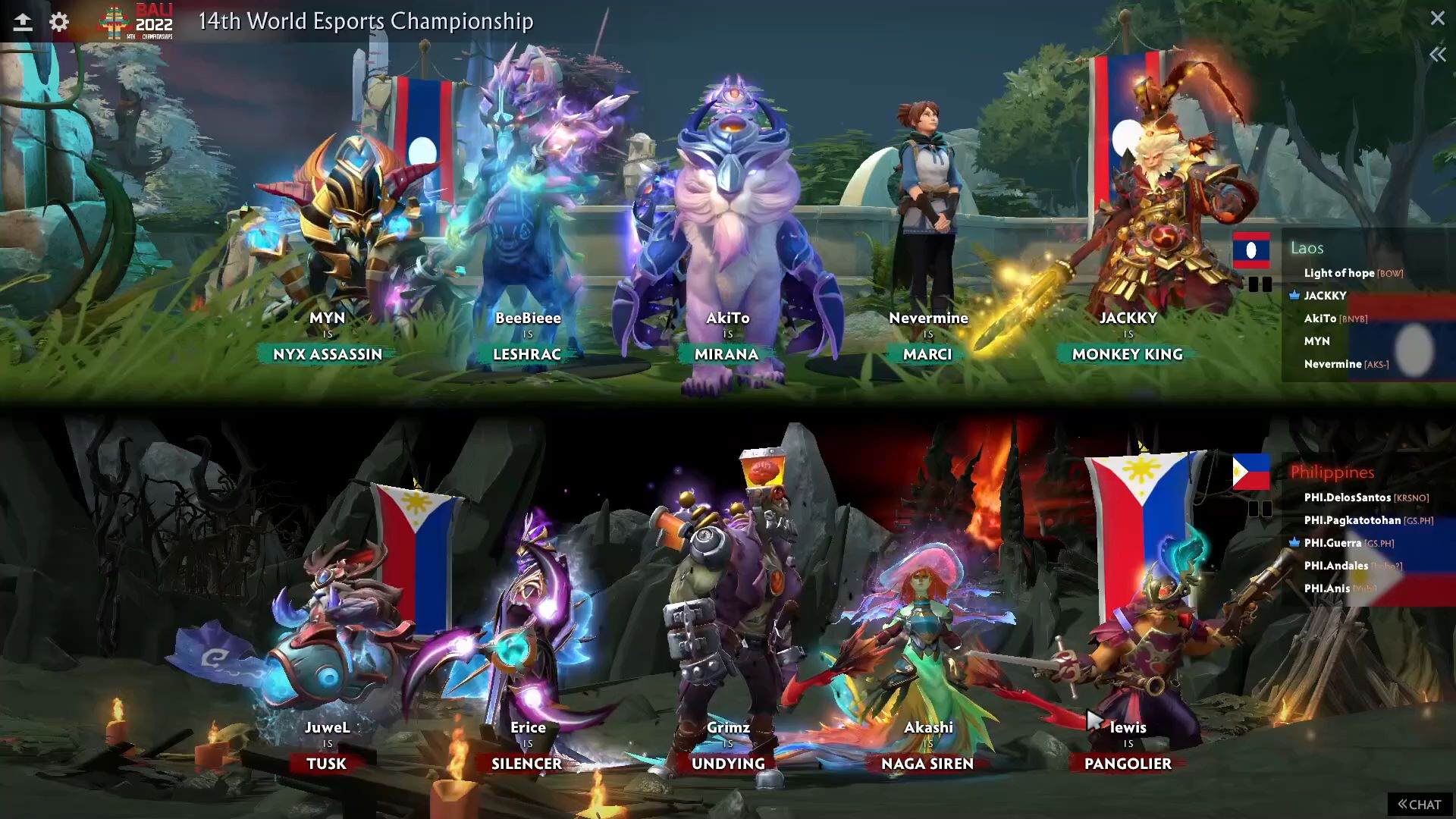The width and height of the screenshot is (1456, 819).
Task: Click the Laos team flag icon
Action: pos(1251,250)
